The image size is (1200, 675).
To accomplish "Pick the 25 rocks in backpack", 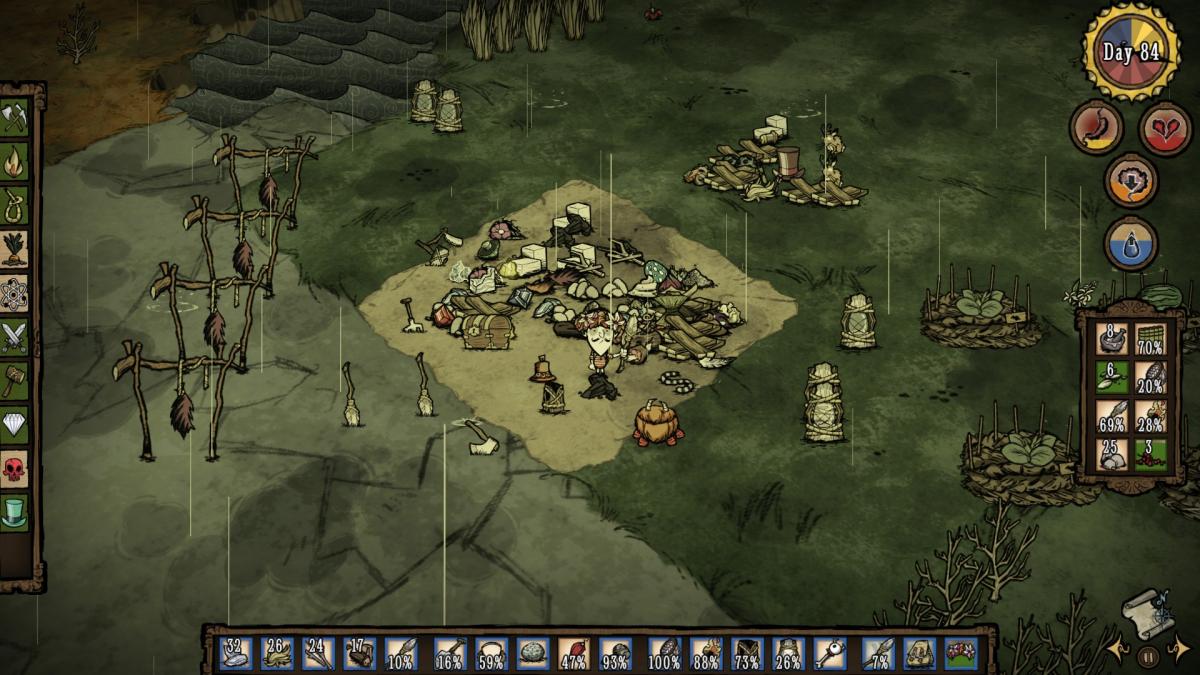I will 1112,455.
